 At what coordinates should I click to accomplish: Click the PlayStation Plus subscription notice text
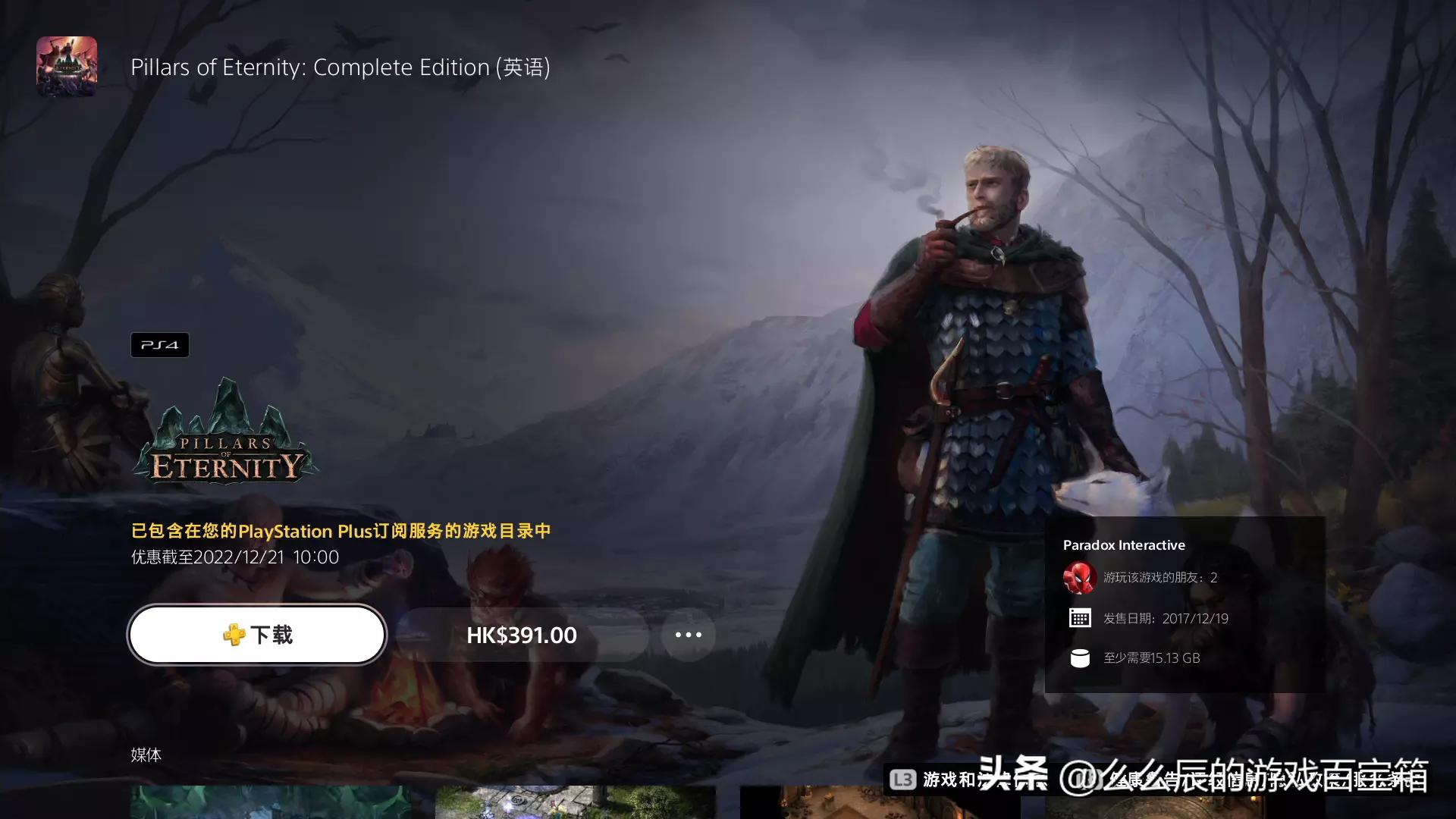(x=340, y=531)
